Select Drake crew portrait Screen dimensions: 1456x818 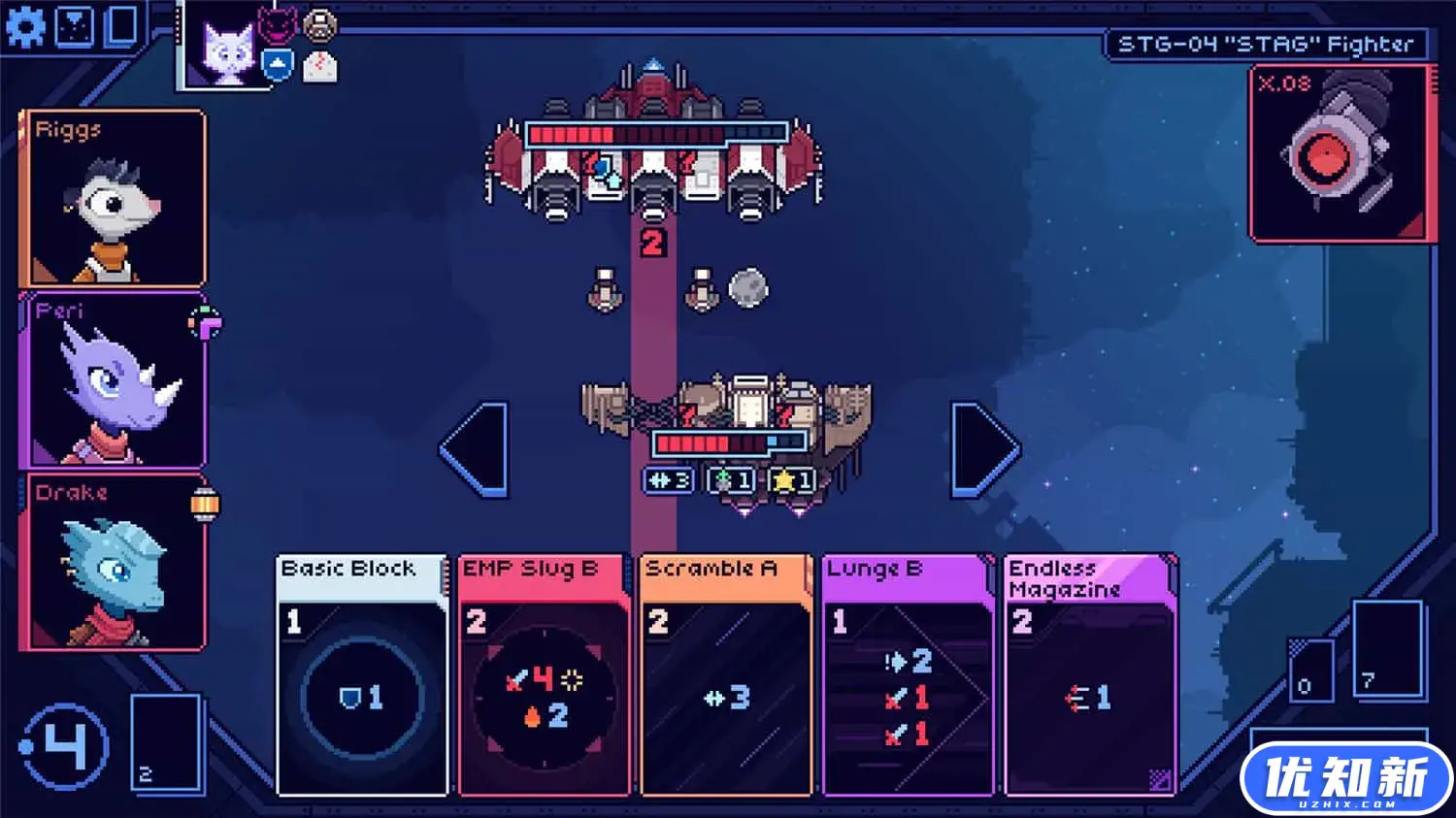113,562
